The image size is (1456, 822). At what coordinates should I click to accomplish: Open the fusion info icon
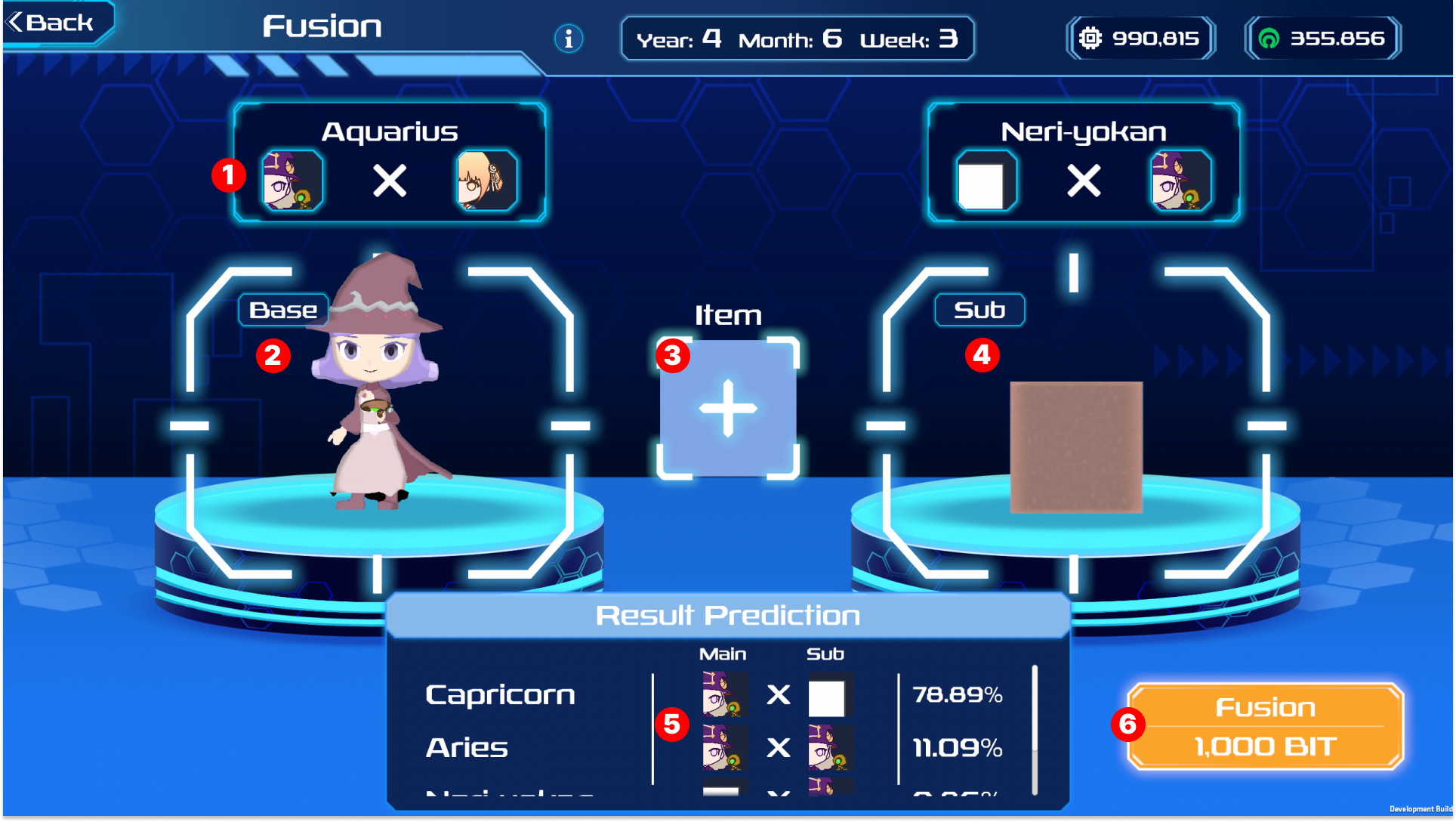coord(569,38)
